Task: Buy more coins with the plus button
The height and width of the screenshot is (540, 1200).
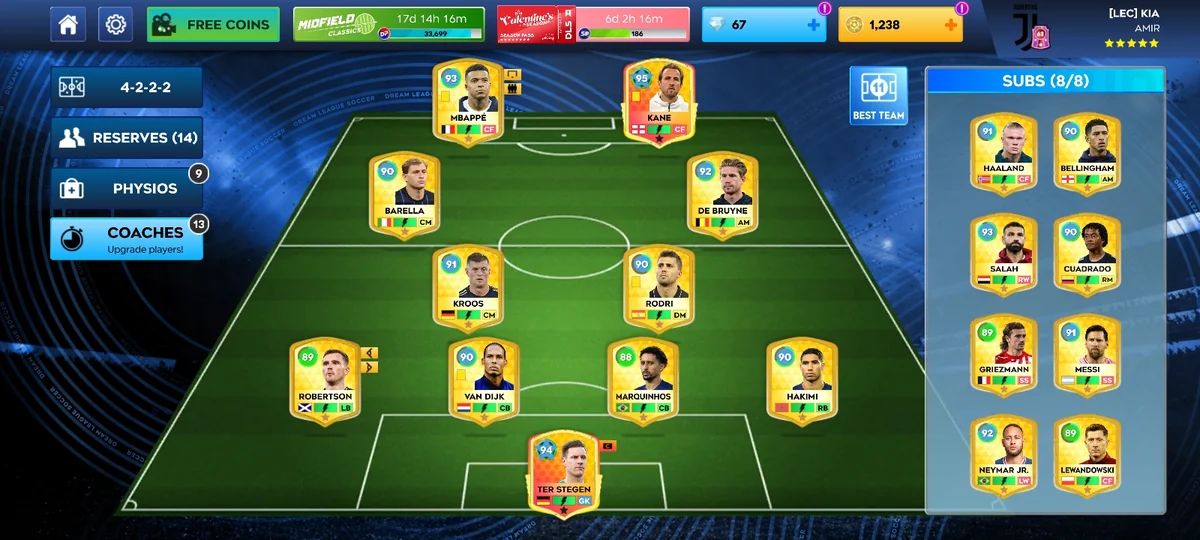Action: point(950,25)
